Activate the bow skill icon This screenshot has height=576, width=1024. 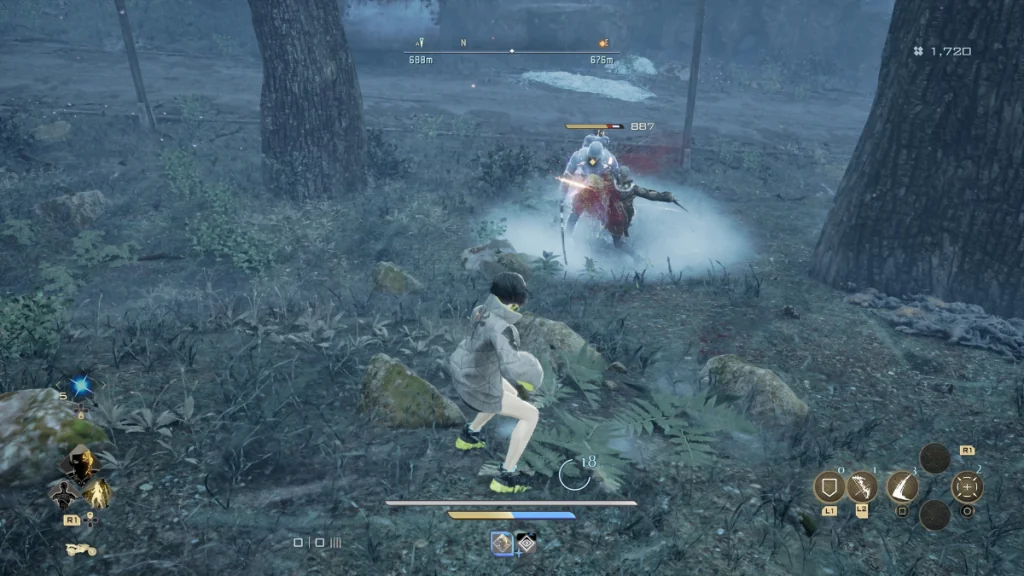[862, 487]
